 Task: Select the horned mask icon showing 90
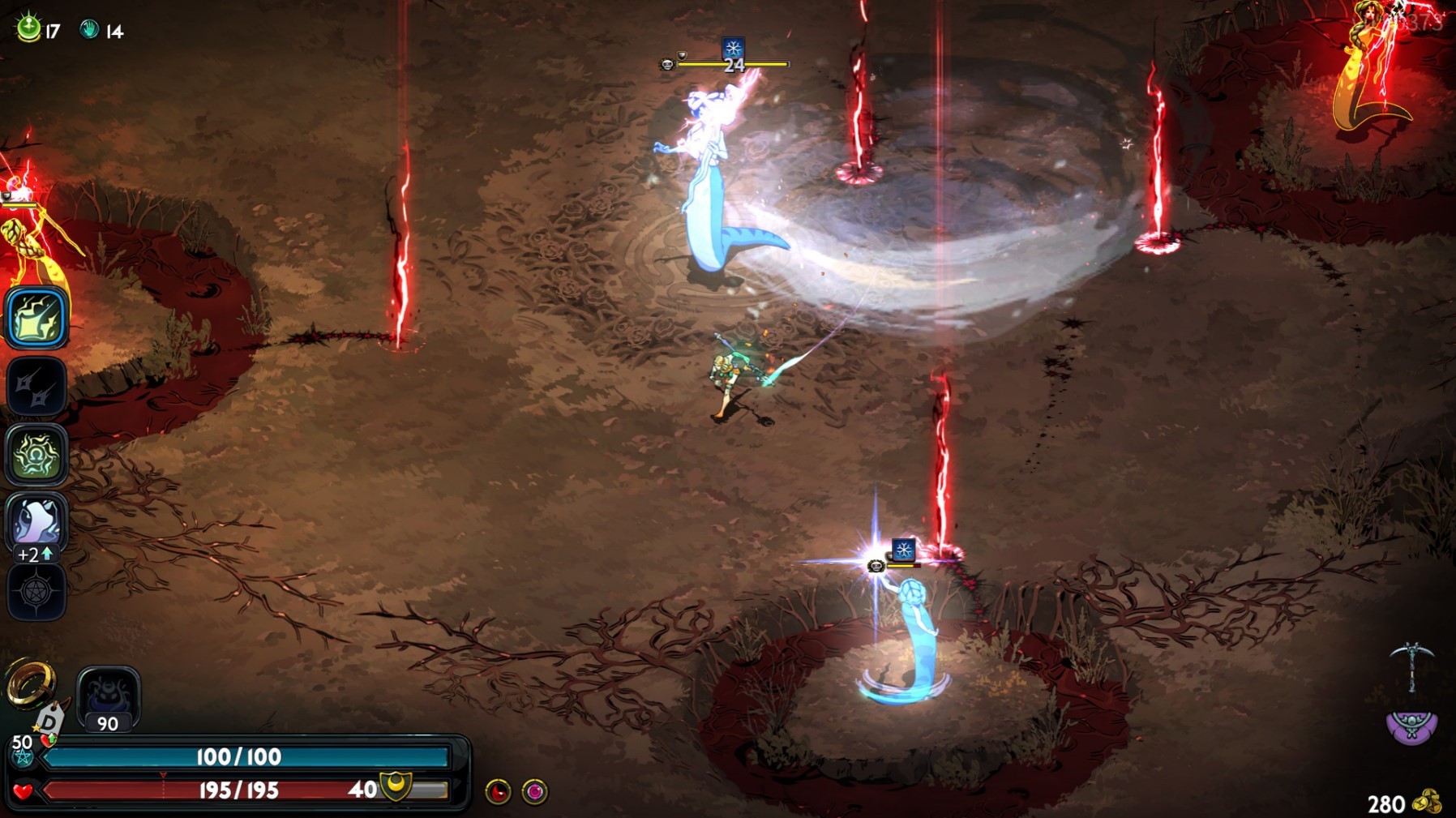click(x=109, y=696)
